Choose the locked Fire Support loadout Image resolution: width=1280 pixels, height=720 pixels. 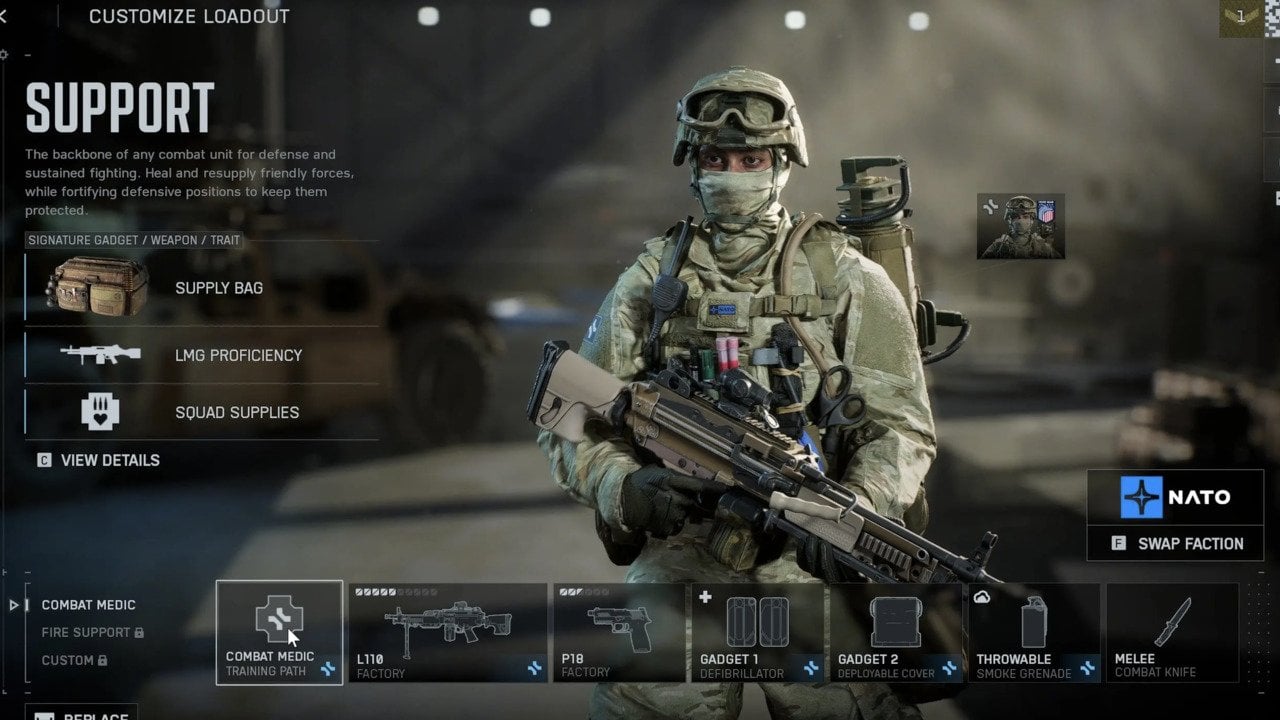tap(86, 632)
